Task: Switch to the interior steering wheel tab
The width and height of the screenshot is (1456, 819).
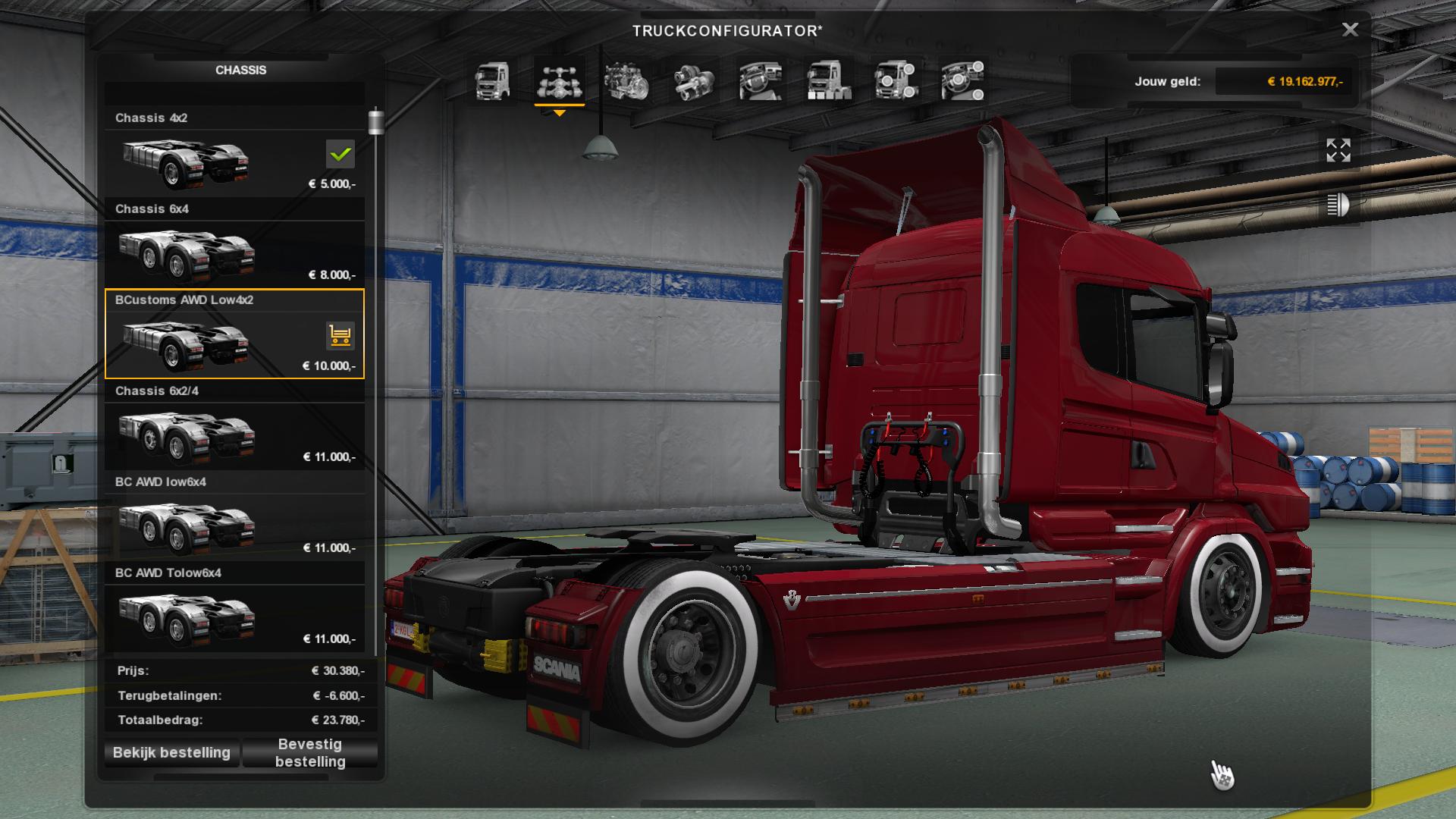Action: pyautogui.click(x=761, y=81)
